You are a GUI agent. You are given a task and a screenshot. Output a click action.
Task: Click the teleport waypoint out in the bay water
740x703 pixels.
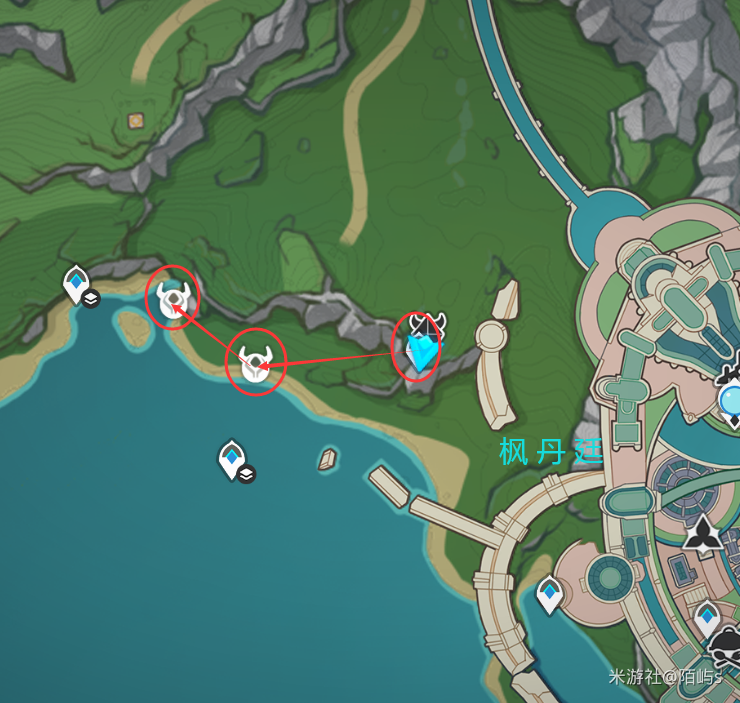pos(231,459)
